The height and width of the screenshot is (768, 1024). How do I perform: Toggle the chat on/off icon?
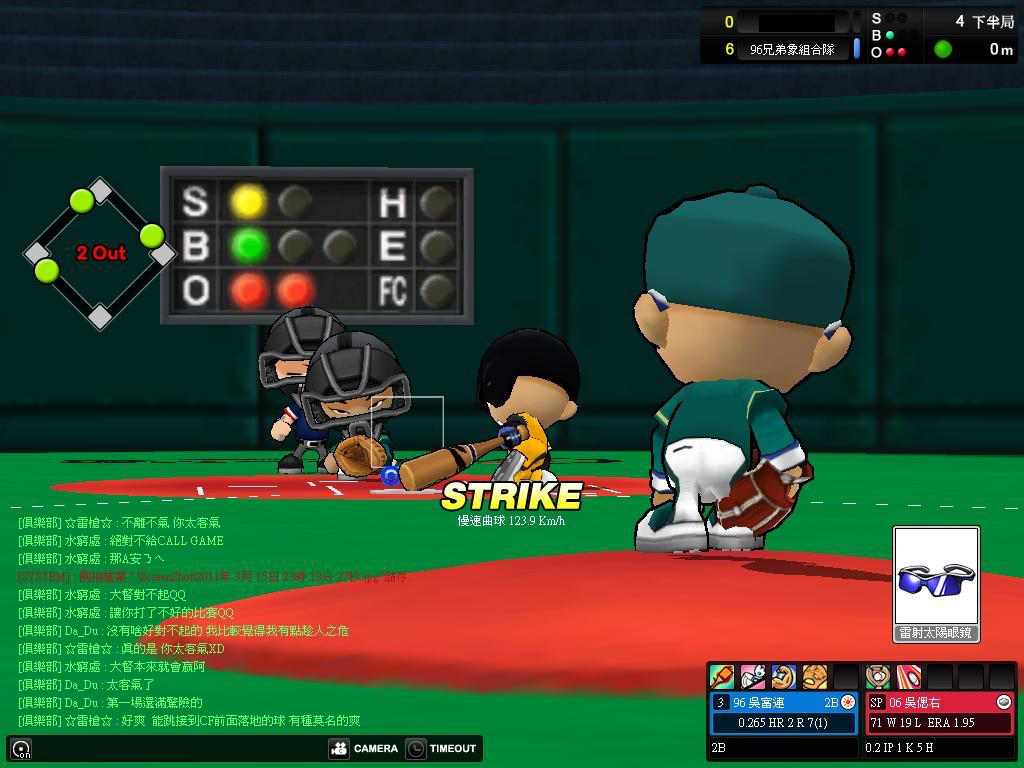click(21, 749)
